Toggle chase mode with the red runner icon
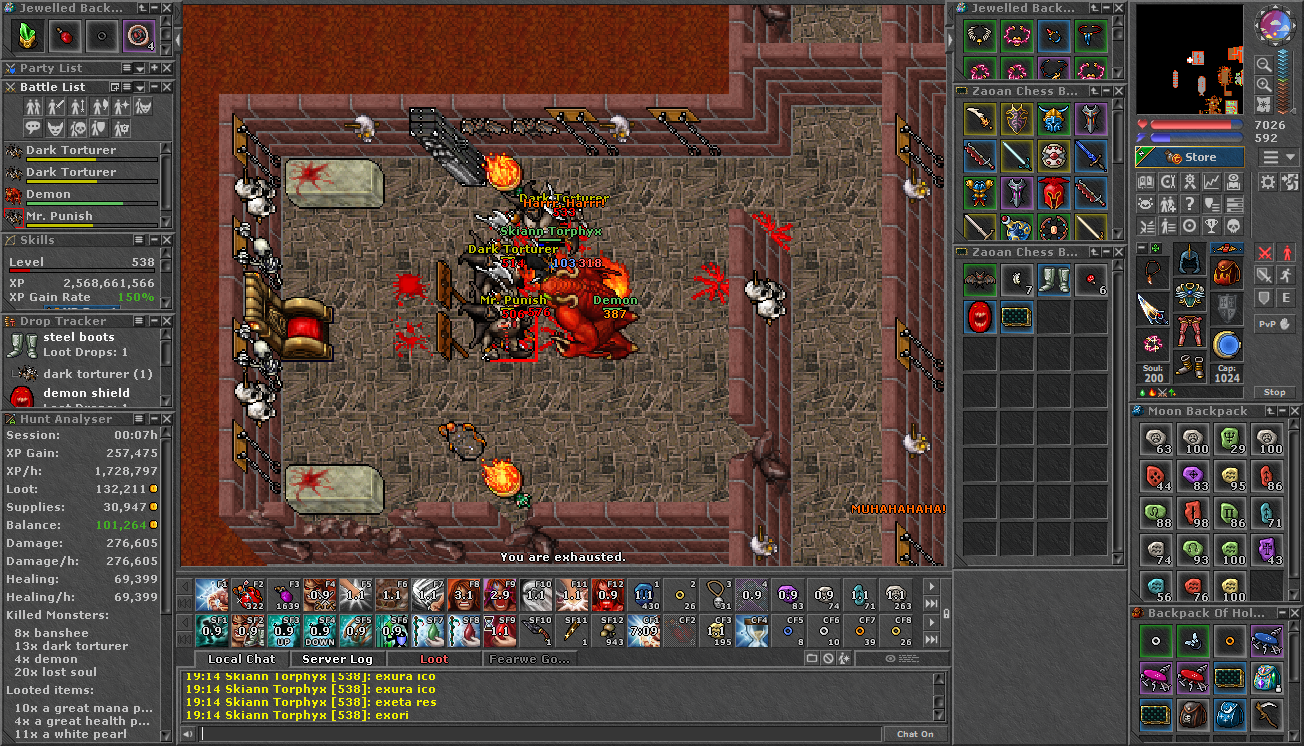 (x=1287, y=252)
